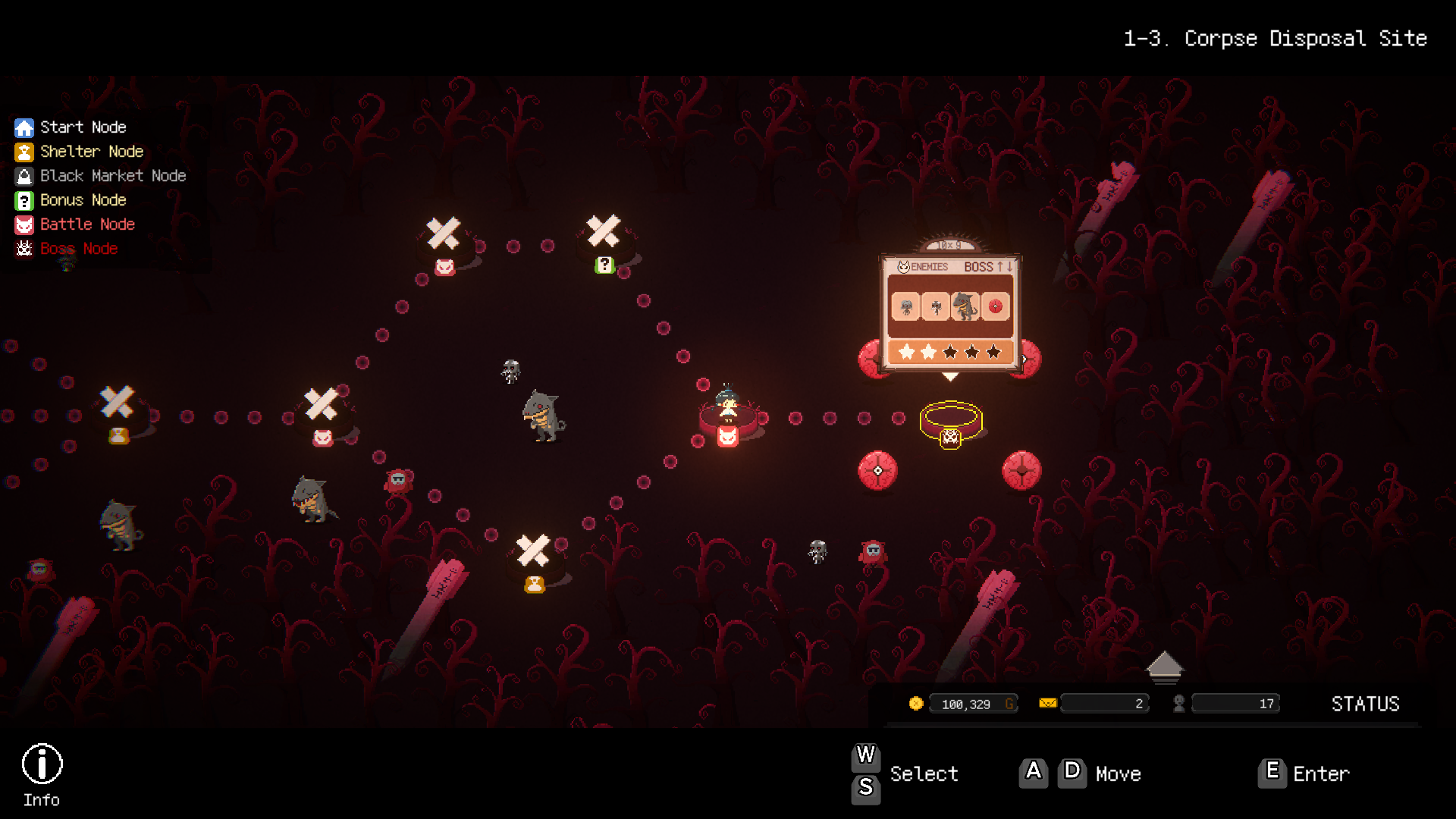Open the STATUS screen
1456x819 pixels.
pyautogui.click(x=1365, y=704)
